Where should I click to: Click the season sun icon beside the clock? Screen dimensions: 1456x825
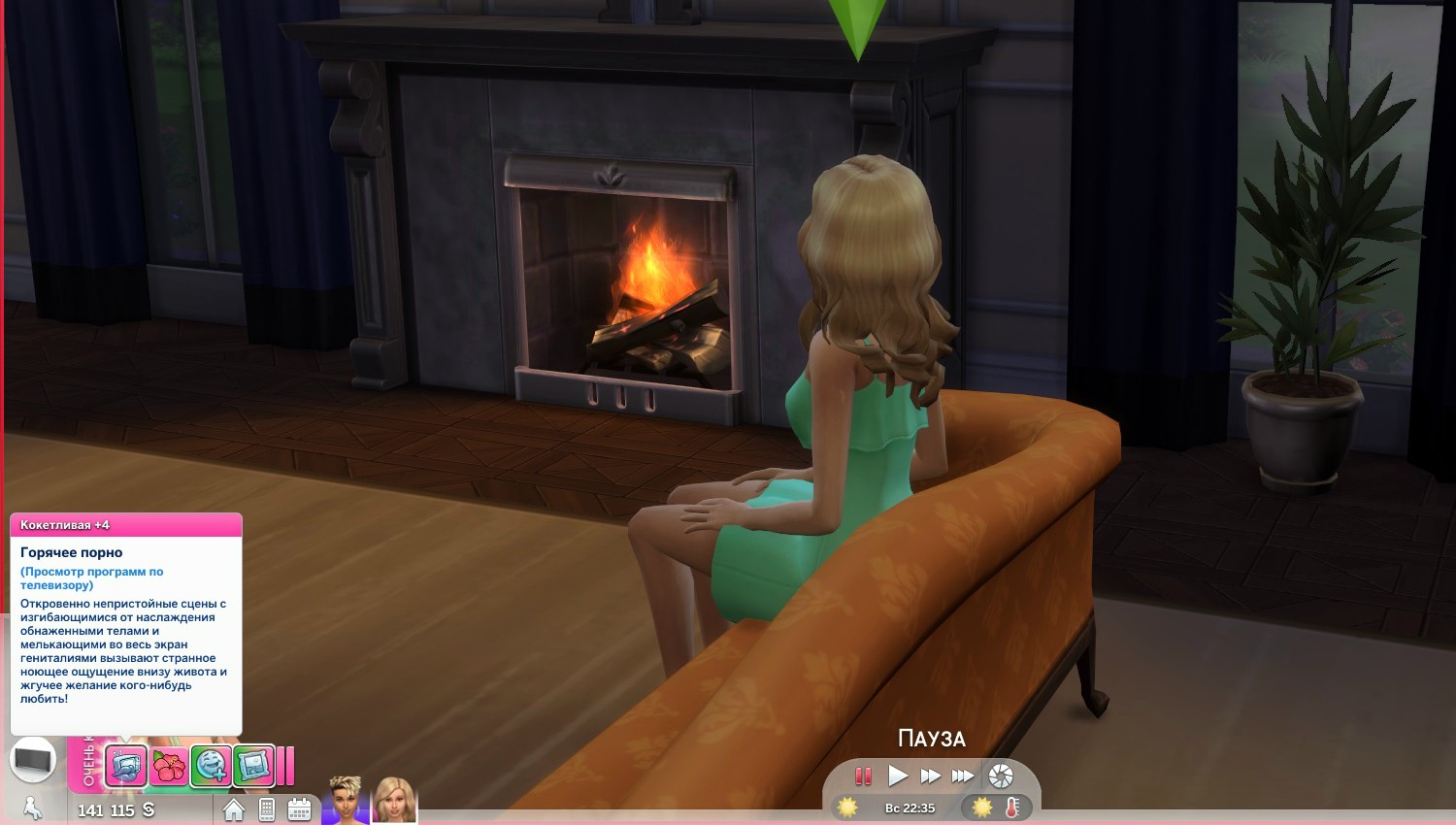[x=847, y=808]
